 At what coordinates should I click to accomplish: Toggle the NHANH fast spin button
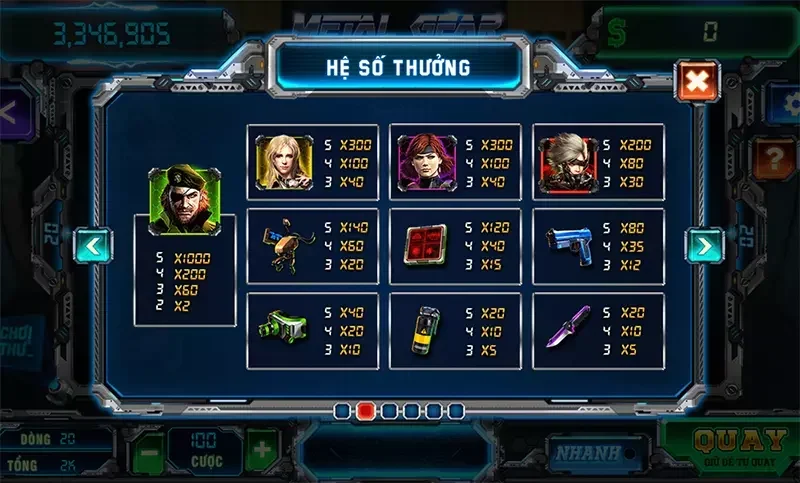[588, 453]
